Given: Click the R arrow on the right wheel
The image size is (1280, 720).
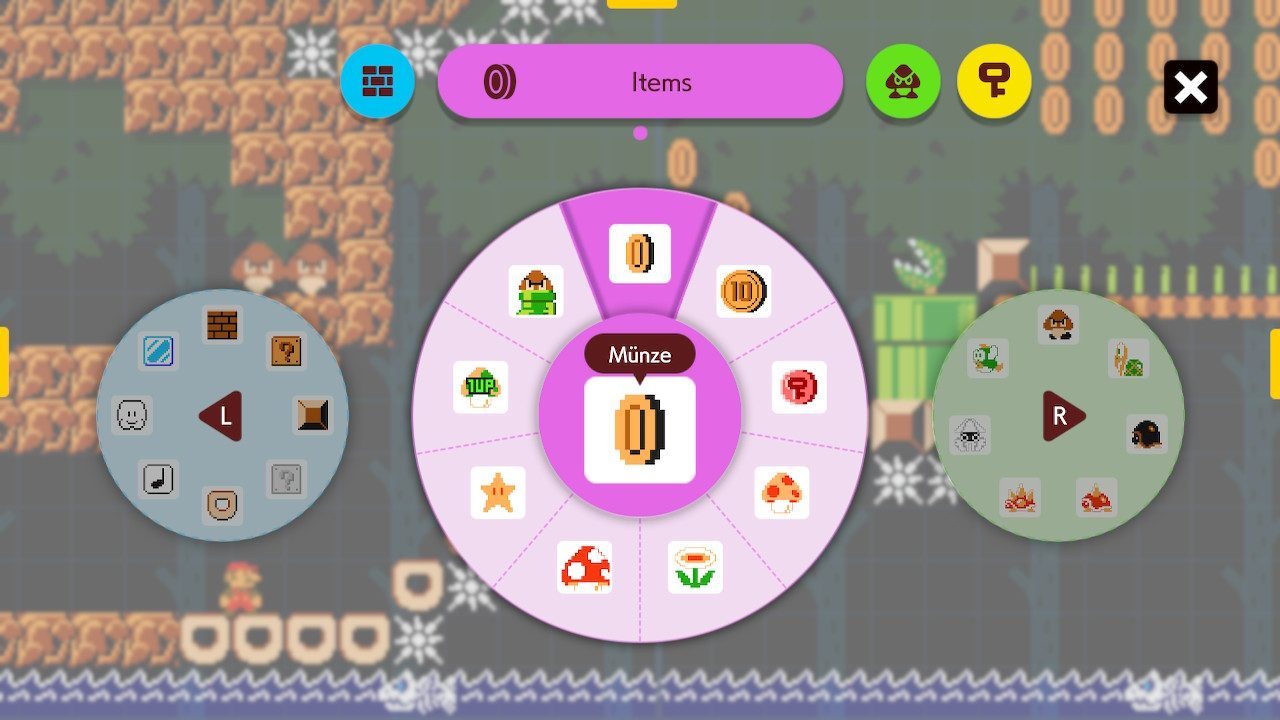Looking at the screenshot, I should tap(1063, 416).
